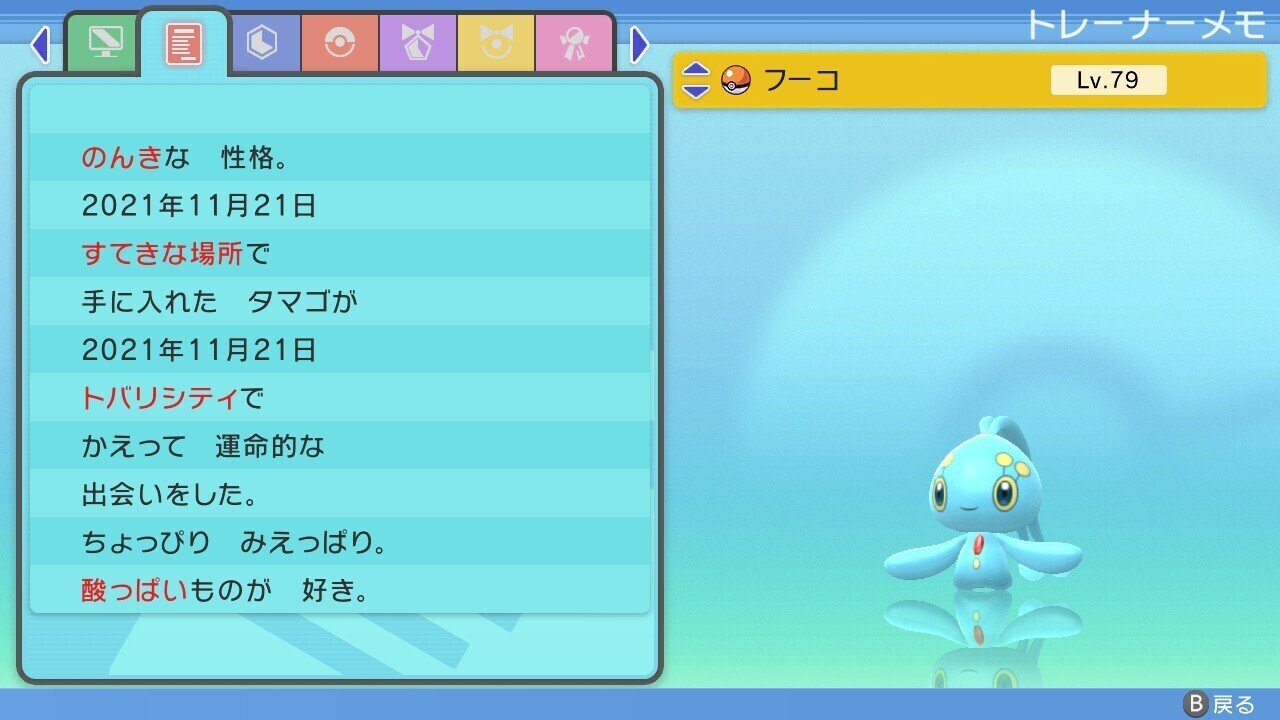Image resolution: width=1280 pixels, height=720 pixels.
Task: Click the blue hexagon stats tab icon
Action: [262, 43]
